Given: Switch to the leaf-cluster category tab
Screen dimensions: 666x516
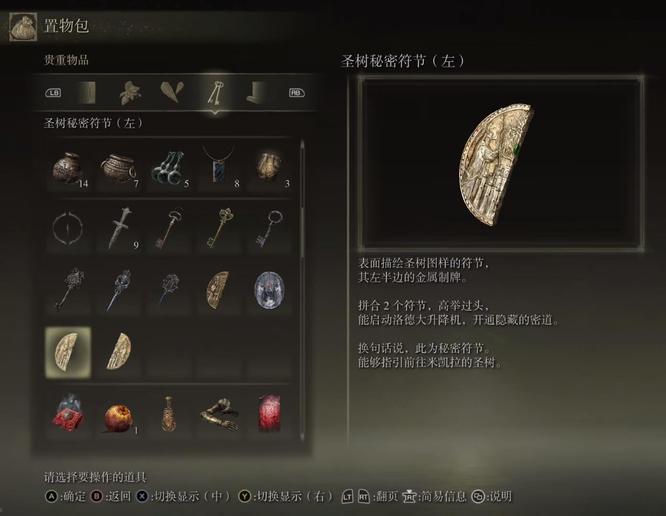Looking at the screenshot, I should [129, 93].
